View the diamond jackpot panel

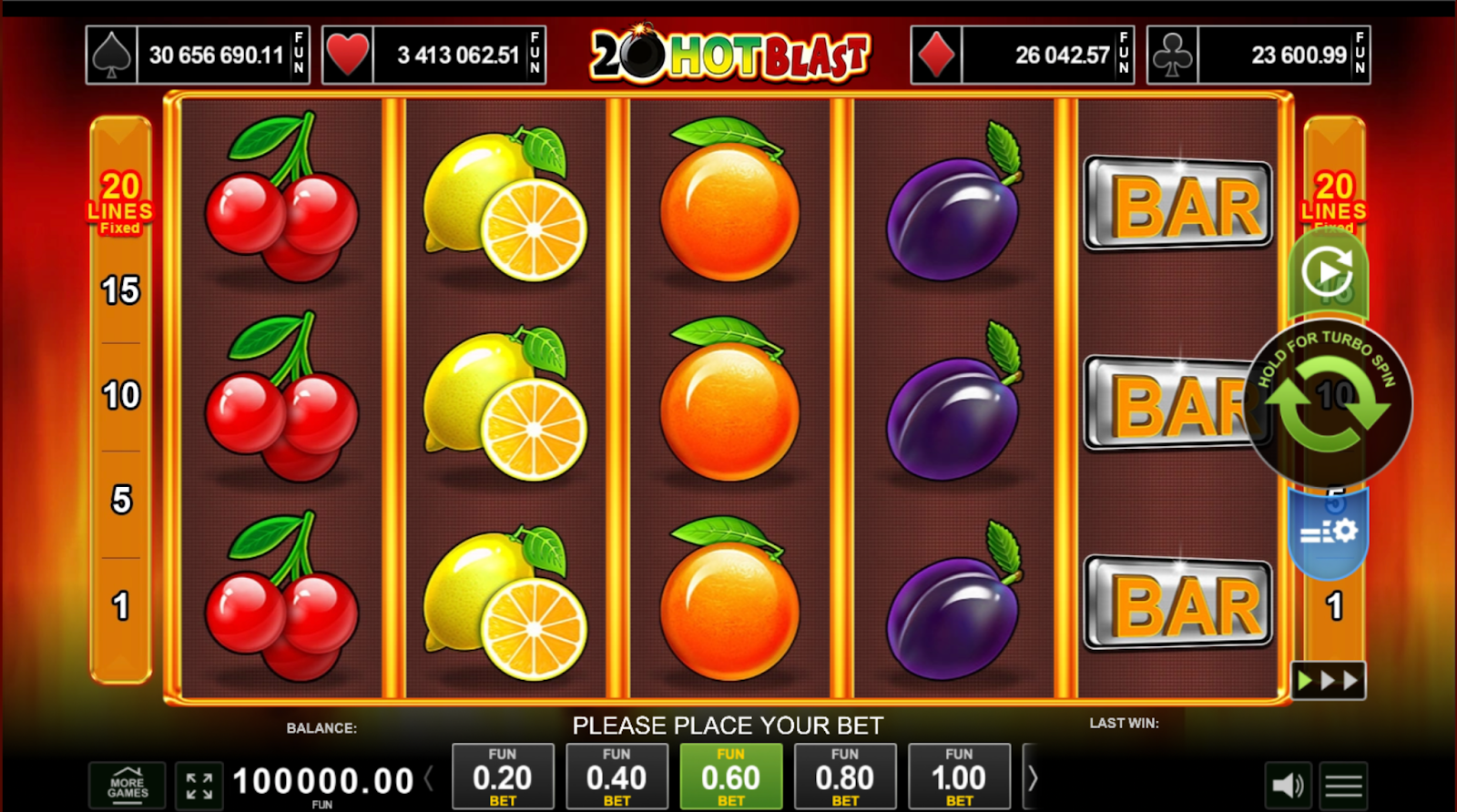coord(1022,56)
